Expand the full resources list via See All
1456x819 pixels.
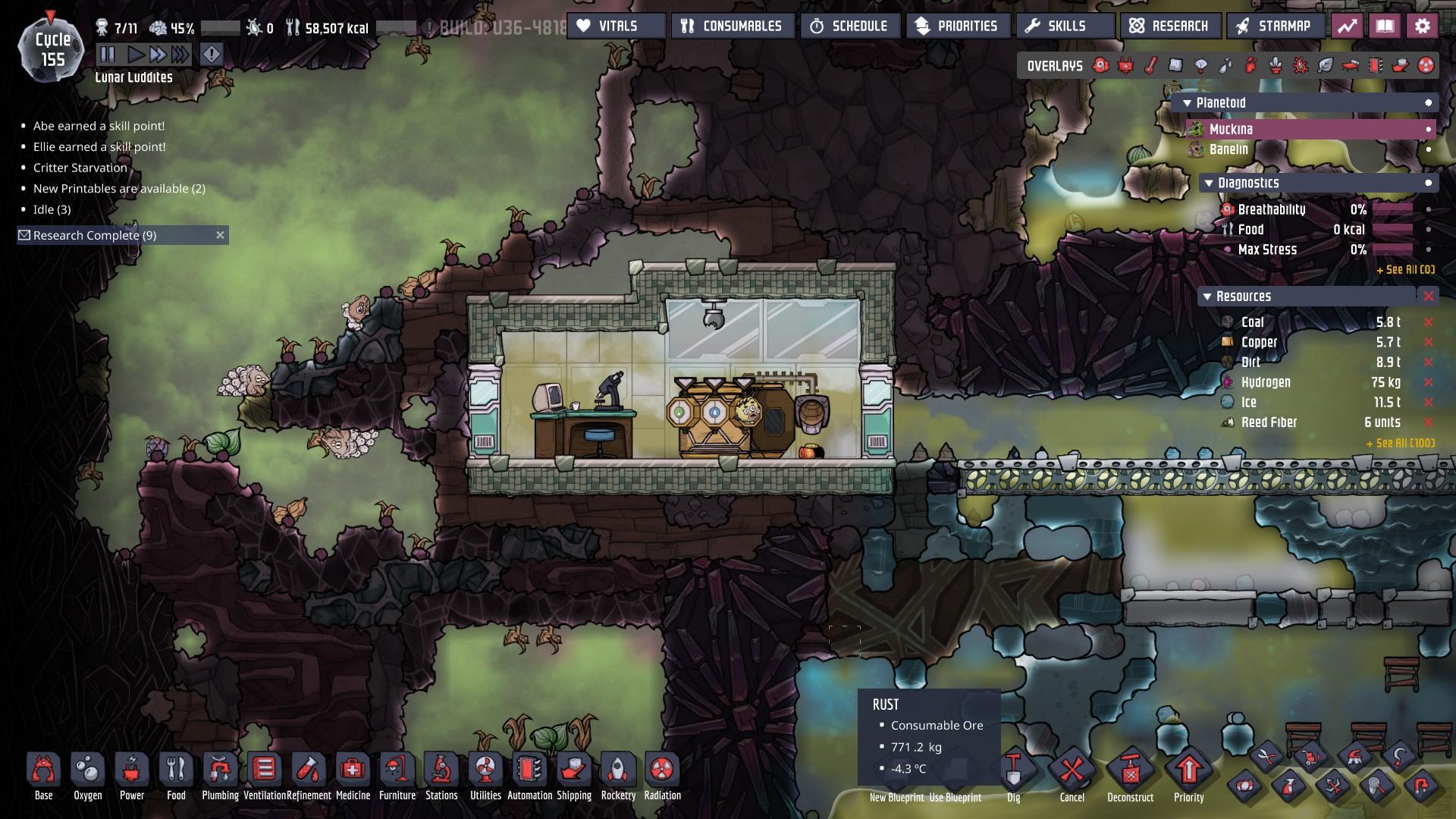point(1400,443)
